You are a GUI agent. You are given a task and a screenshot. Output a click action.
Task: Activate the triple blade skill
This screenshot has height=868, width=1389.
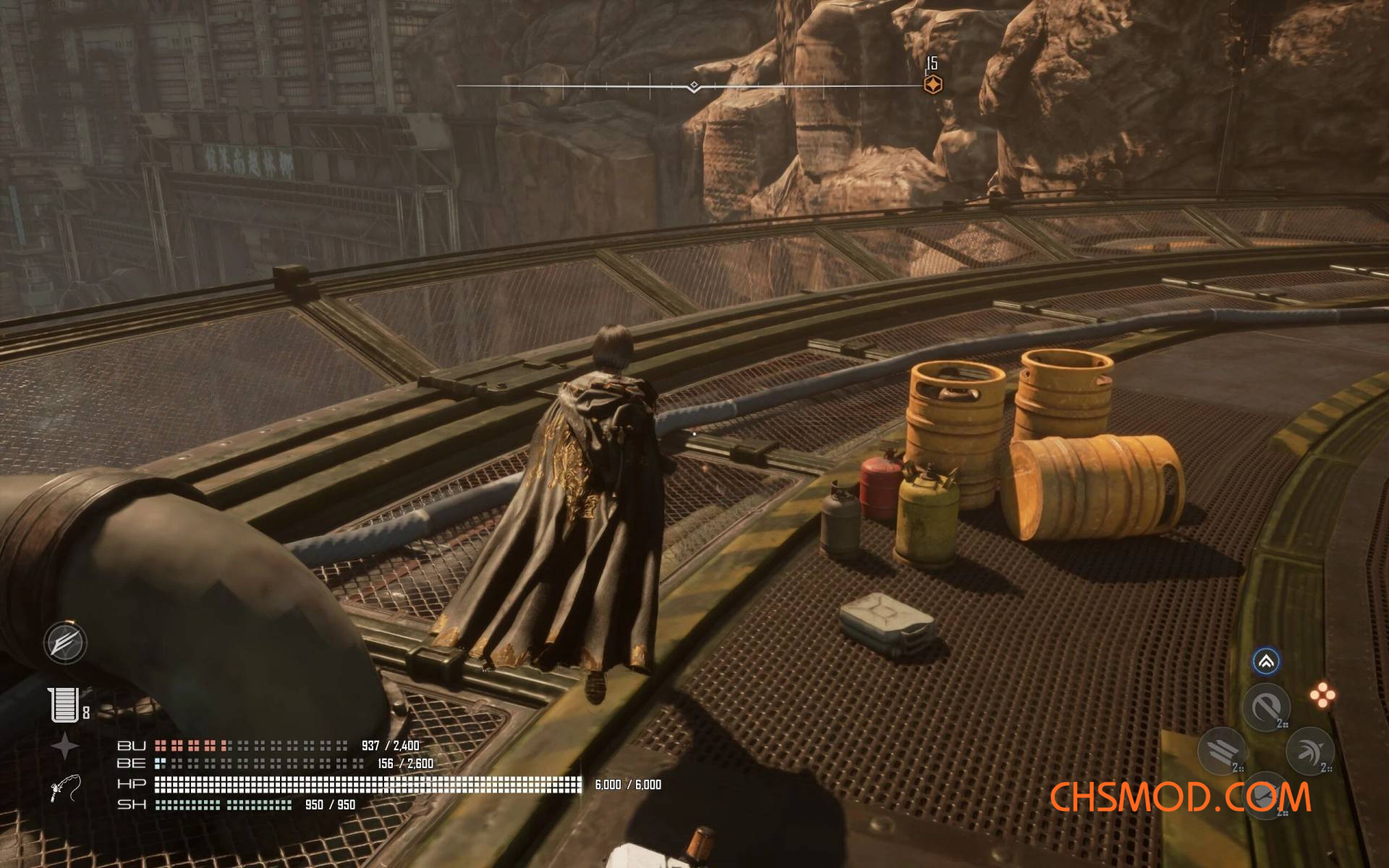pos(1222,751)
